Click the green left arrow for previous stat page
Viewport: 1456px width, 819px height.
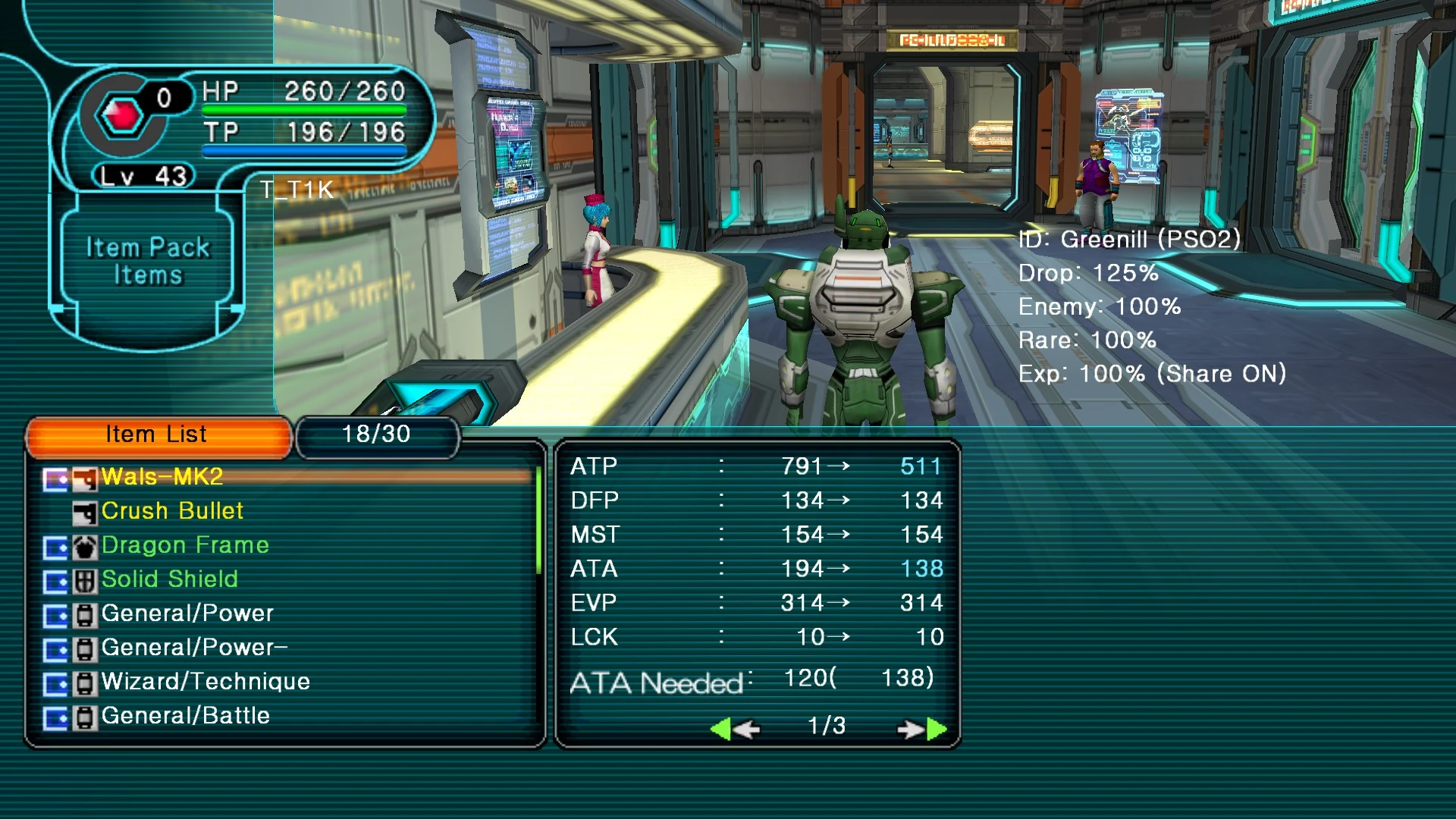(x=720, y=727)
